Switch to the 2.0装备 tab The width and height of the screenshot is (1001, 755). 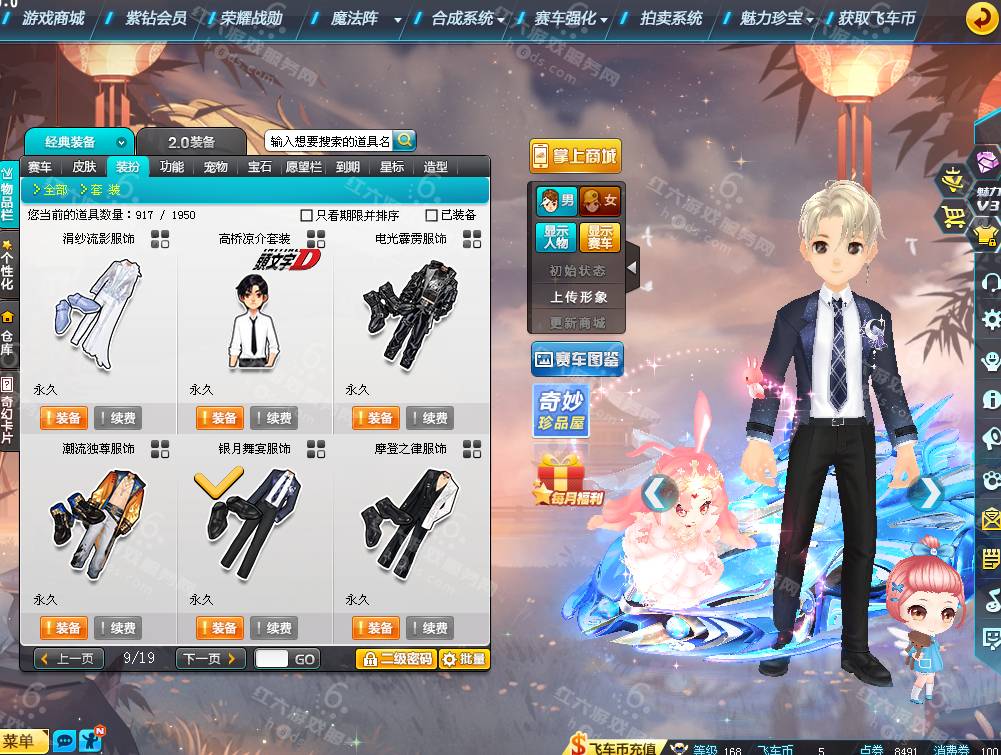pyautogui.click(x=191, y=142)
